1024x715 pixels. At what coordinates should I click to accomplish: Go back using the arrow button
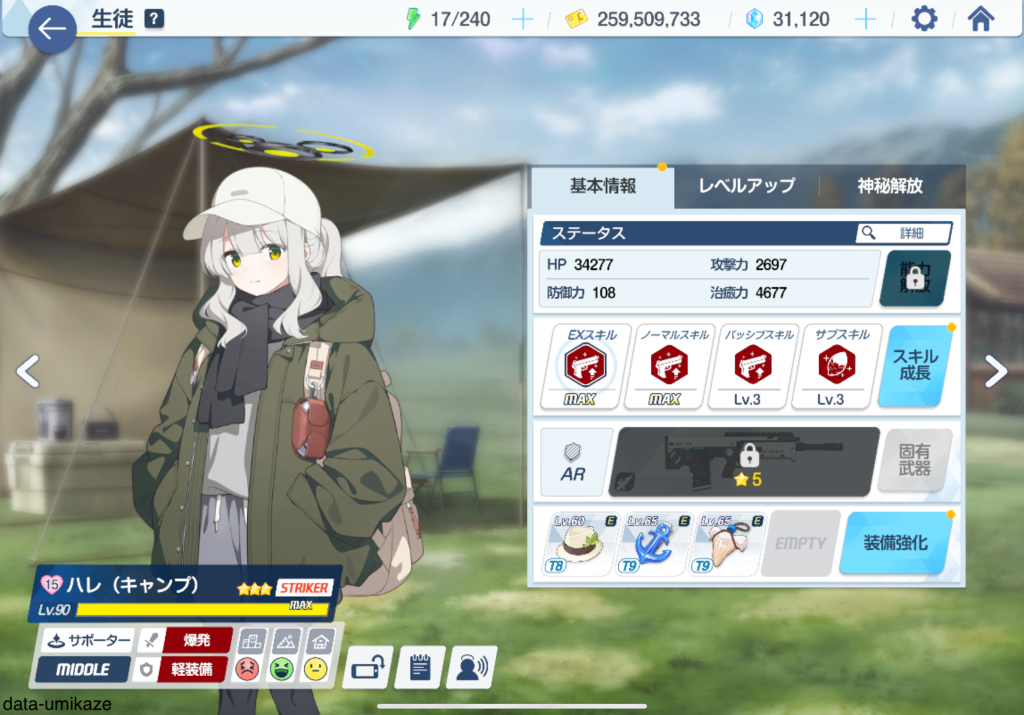point(52,29)
